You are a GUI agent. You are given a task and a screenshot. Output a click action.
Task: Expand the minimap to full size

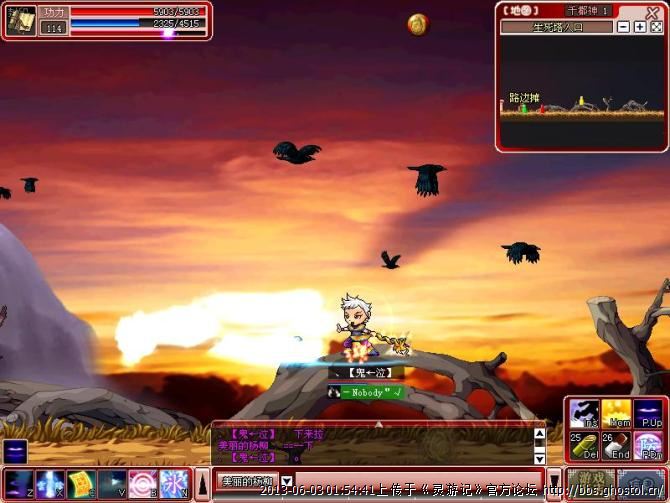654,27
